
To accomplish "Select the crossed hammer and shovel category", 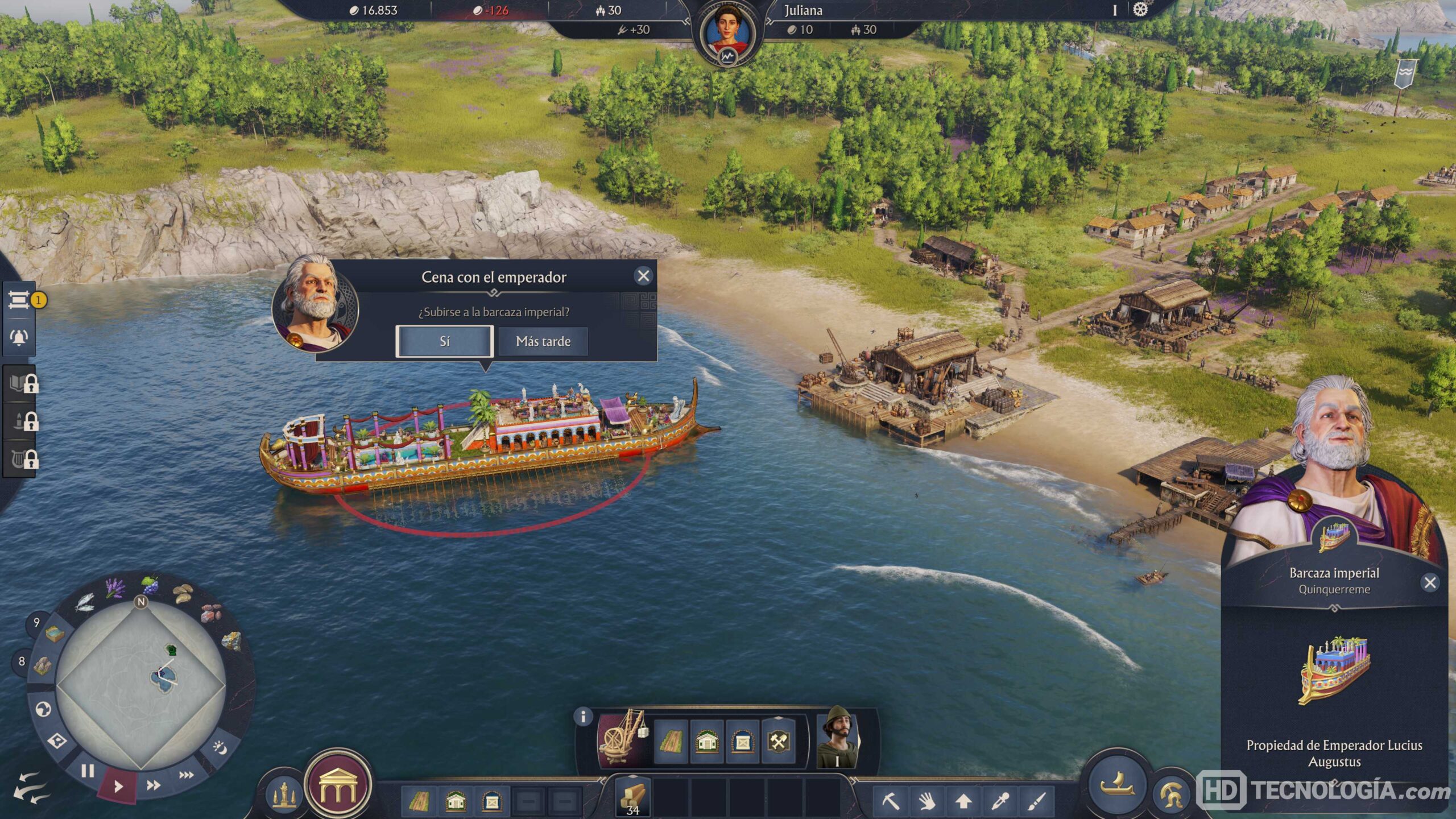I will [777, 742].
